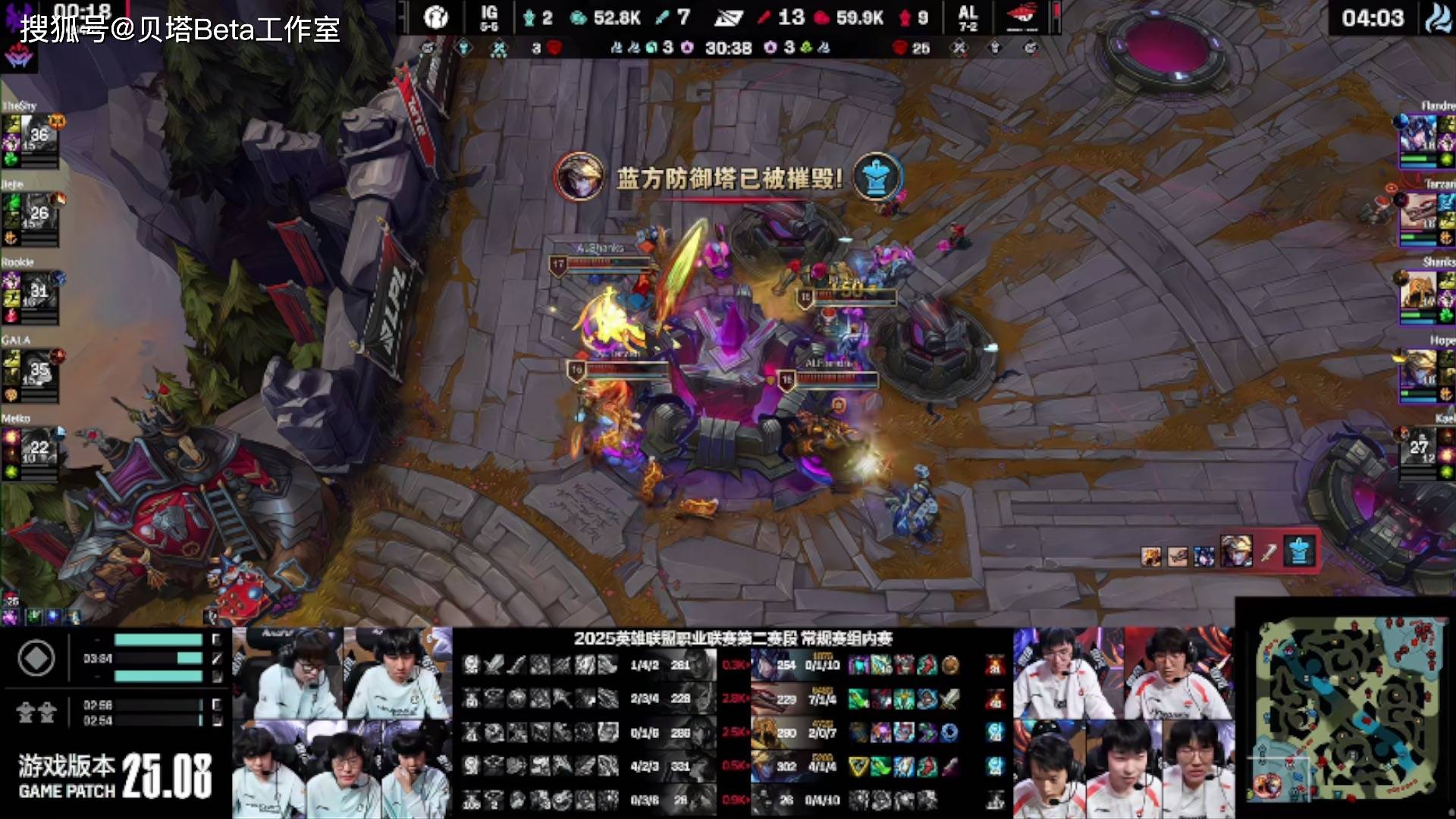Click the twin inhibitor respawn timer icon
The image size is (1456, 819).
[36, 712]
